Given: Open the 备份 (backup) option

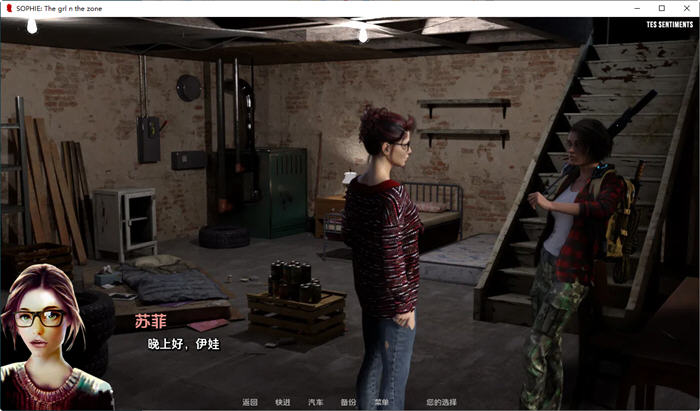Looking at the screenshot, I should pos(348,402).
